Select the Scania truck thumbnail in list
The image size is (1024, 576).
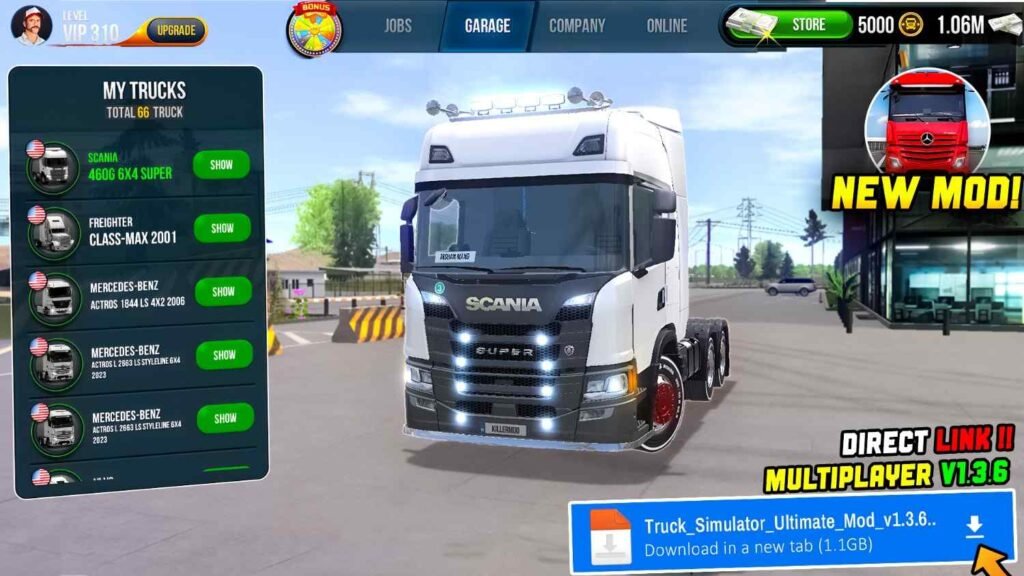54,166
